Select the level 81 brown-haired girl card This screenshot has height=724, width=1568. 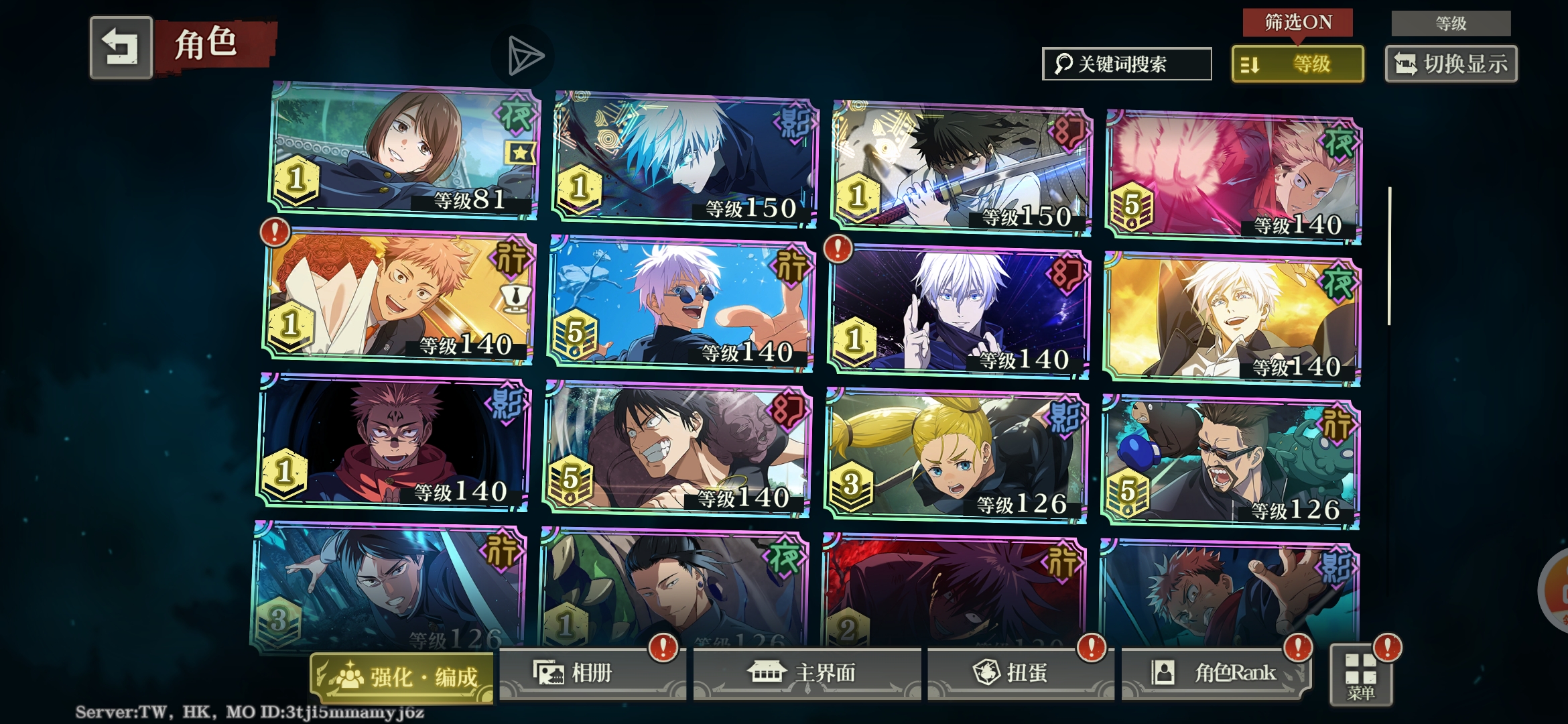(404, 151)
